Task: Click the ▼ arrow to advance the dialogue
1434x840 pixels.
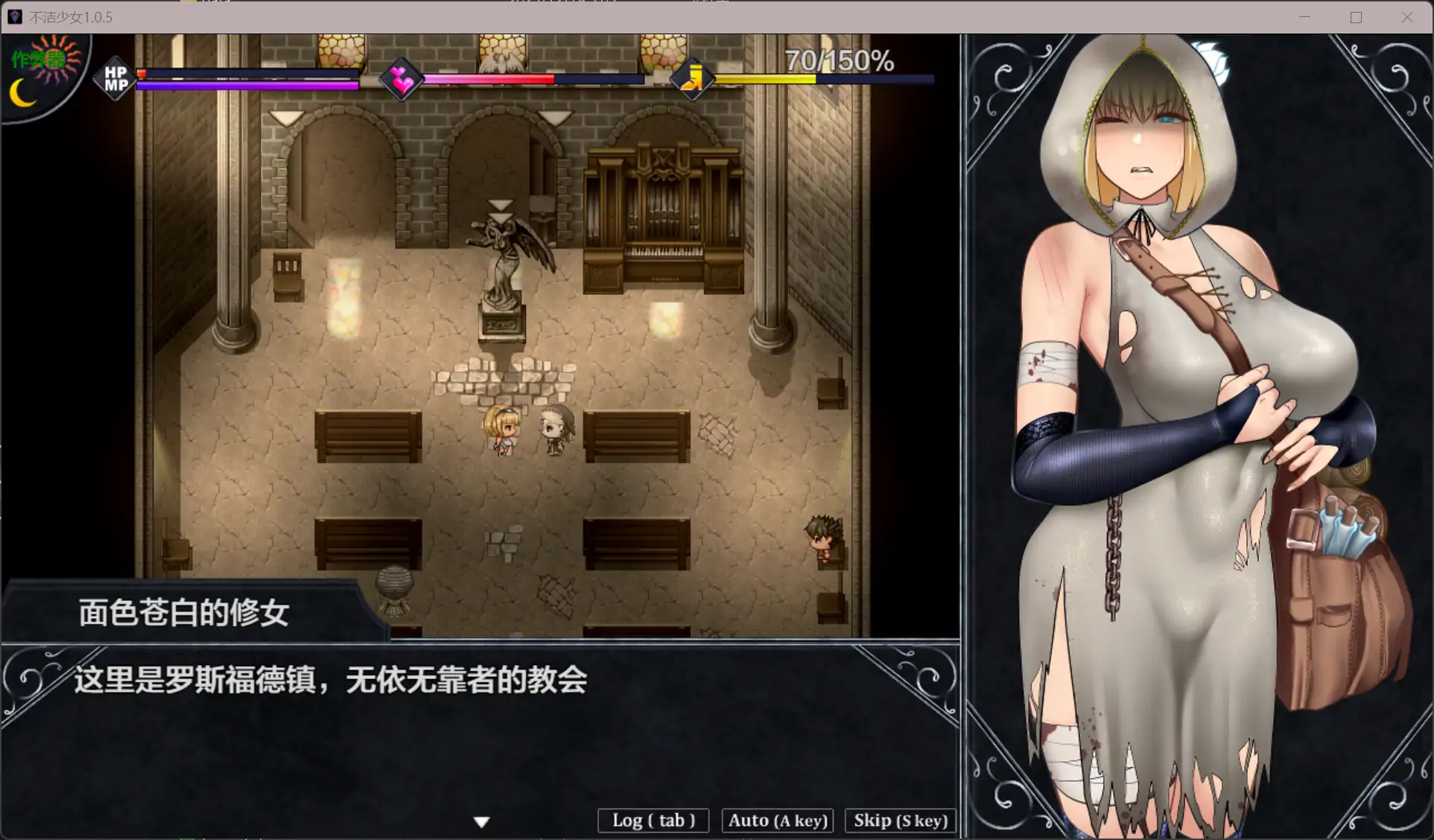Action: point(482,821)
